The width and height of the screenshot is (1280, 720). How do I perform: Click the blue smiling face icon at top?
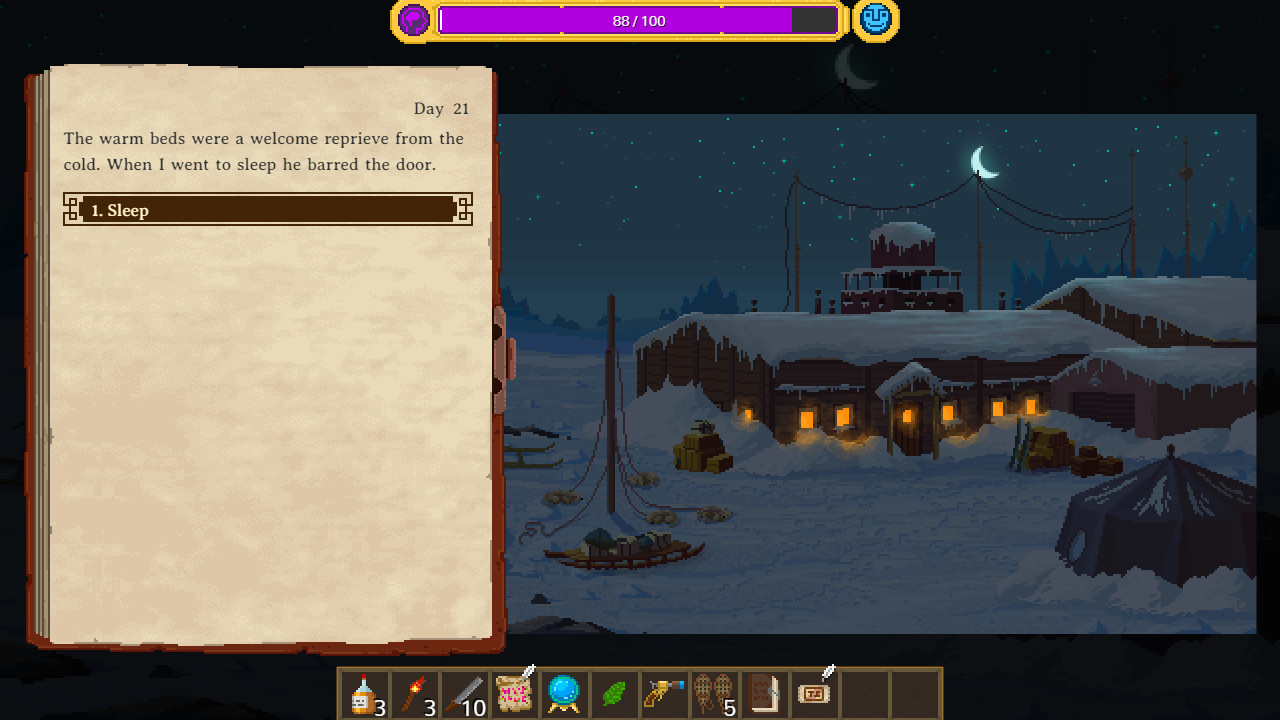(x=874, y=19)
